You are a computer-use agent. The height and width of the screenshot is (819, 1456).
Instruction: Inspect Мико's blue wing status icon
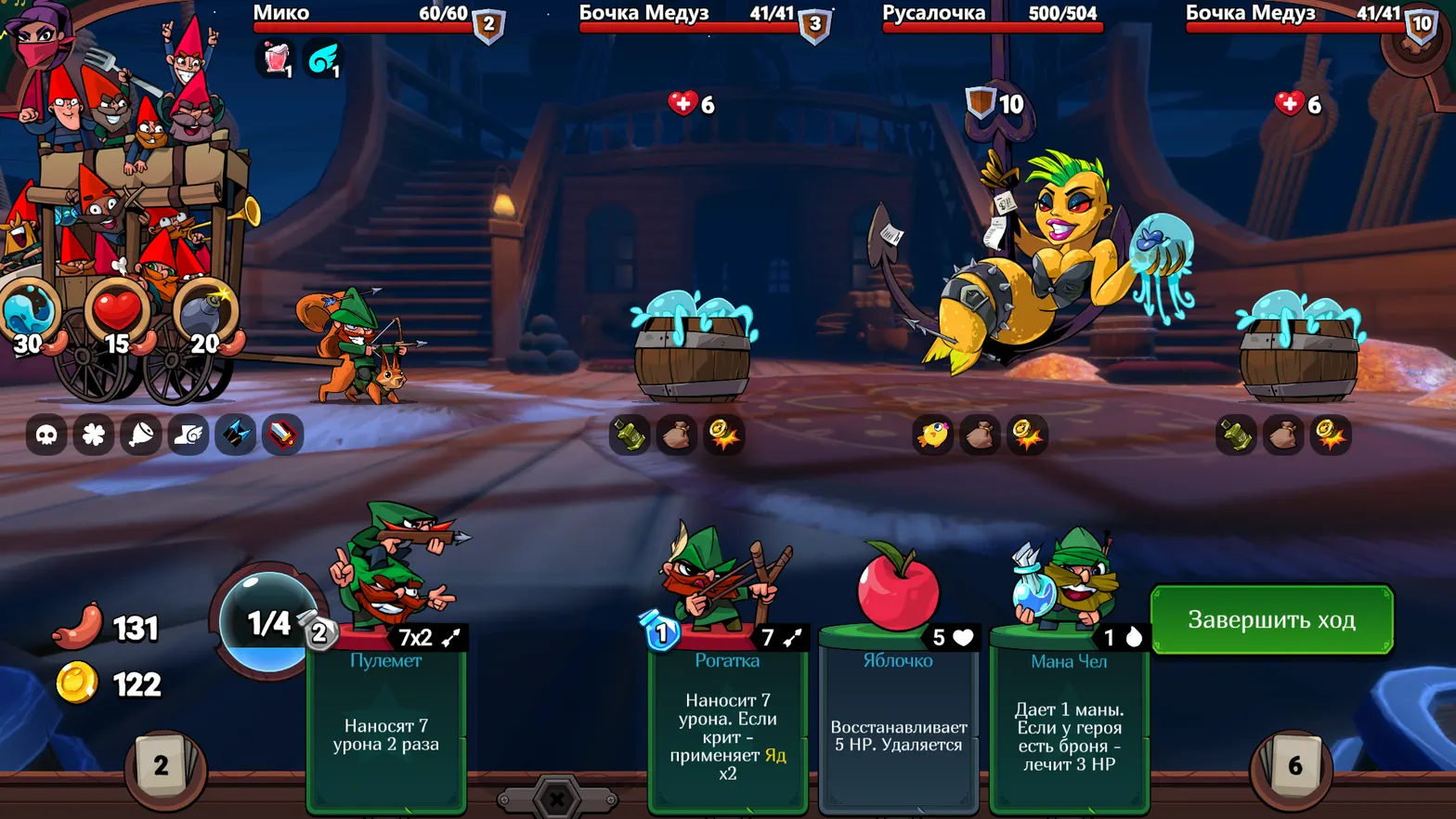323,59
